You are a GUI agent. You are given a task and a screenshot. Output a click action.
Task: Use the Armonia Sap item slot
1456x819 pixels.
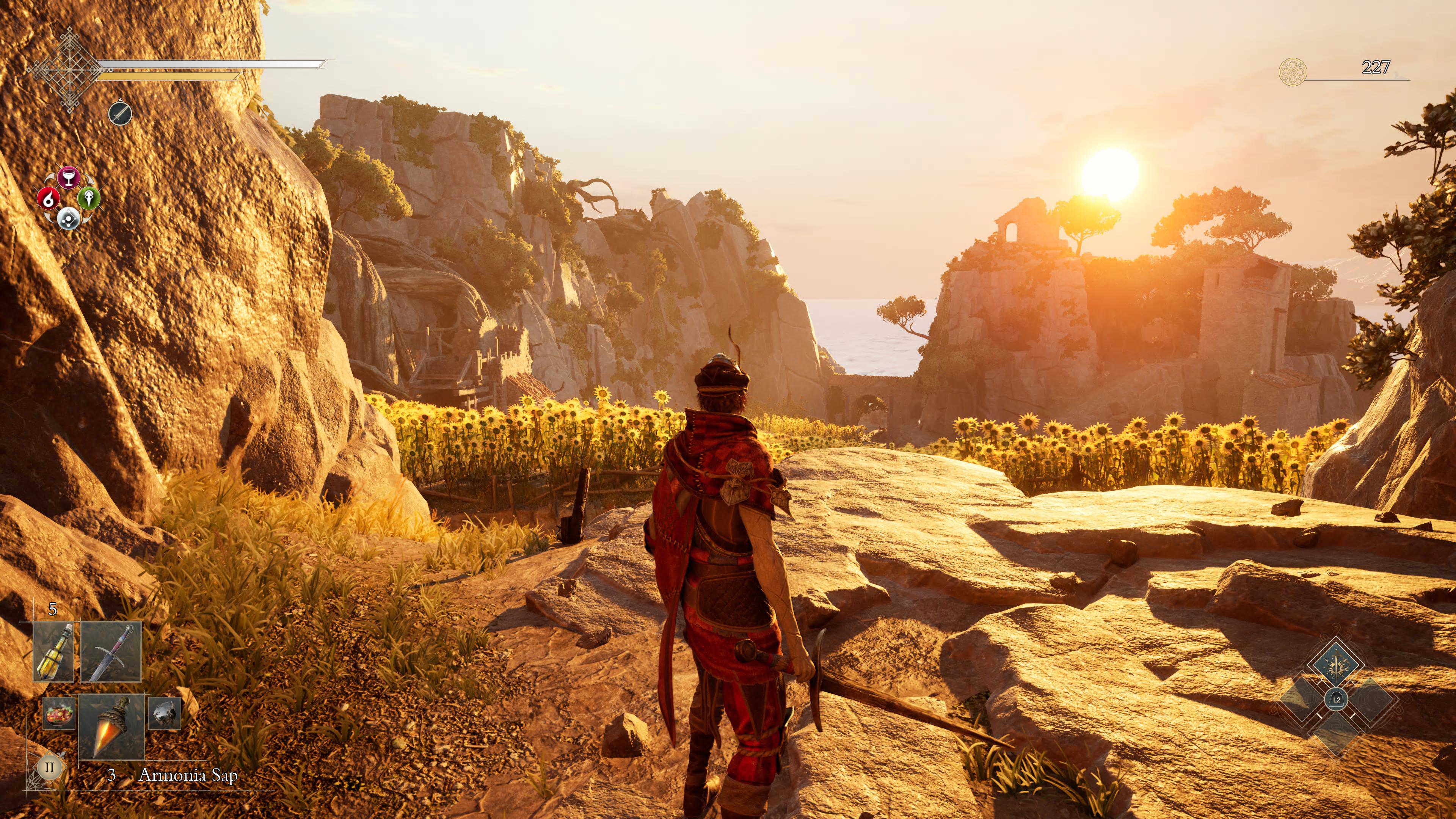[x=111, y=726]
